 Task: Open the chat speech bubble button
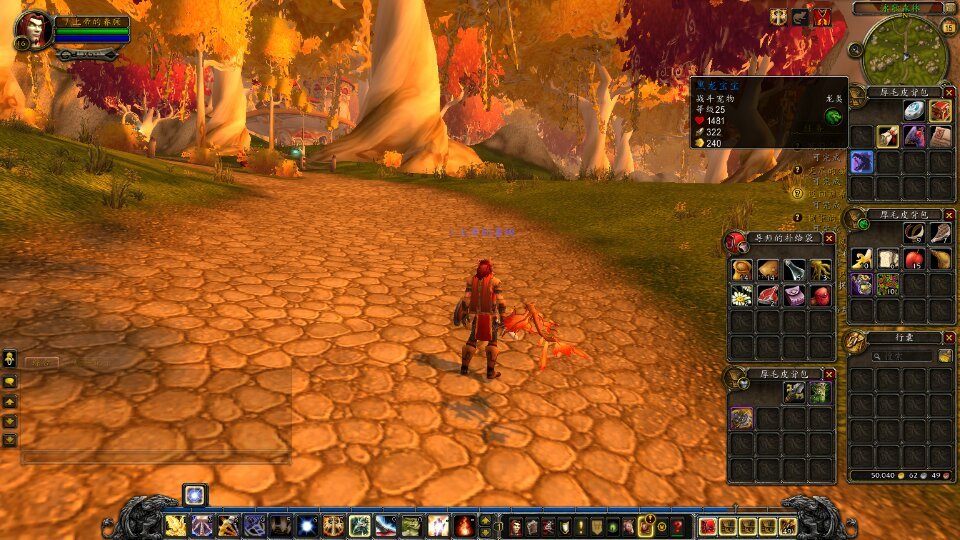[9, 381]
